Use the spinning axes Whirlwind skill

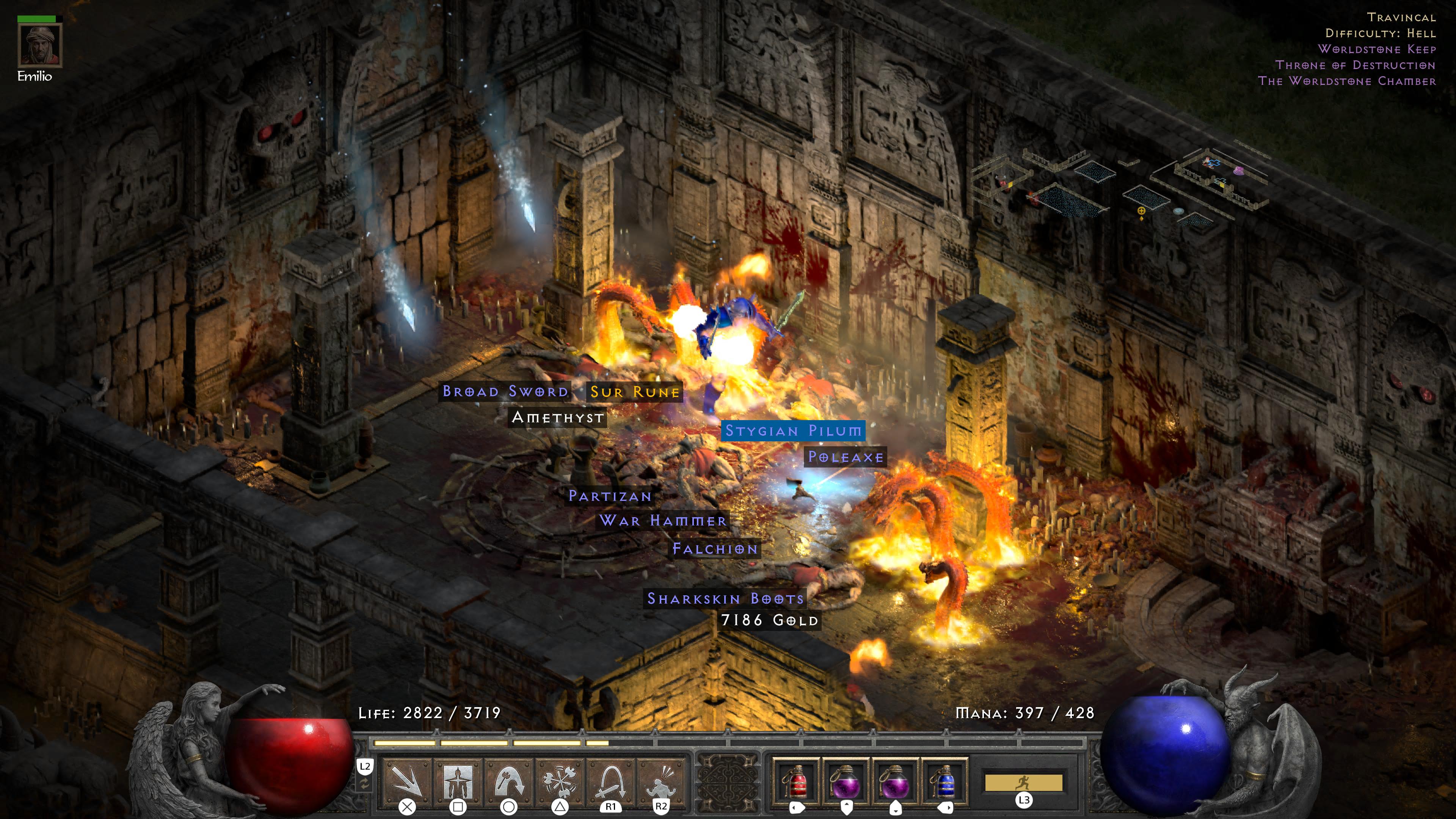click(560, 781)
